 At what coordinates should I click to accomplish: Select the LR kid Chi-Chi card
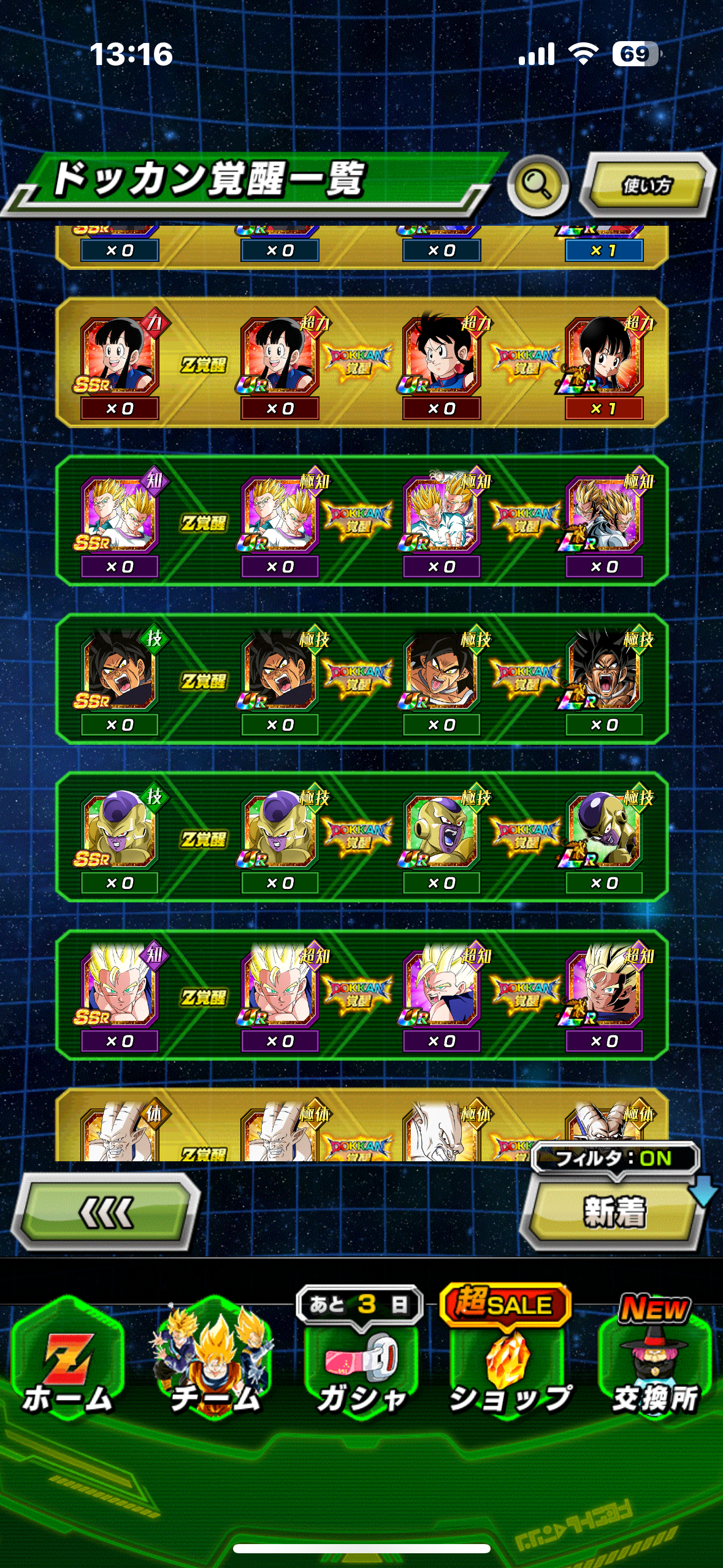604,357
